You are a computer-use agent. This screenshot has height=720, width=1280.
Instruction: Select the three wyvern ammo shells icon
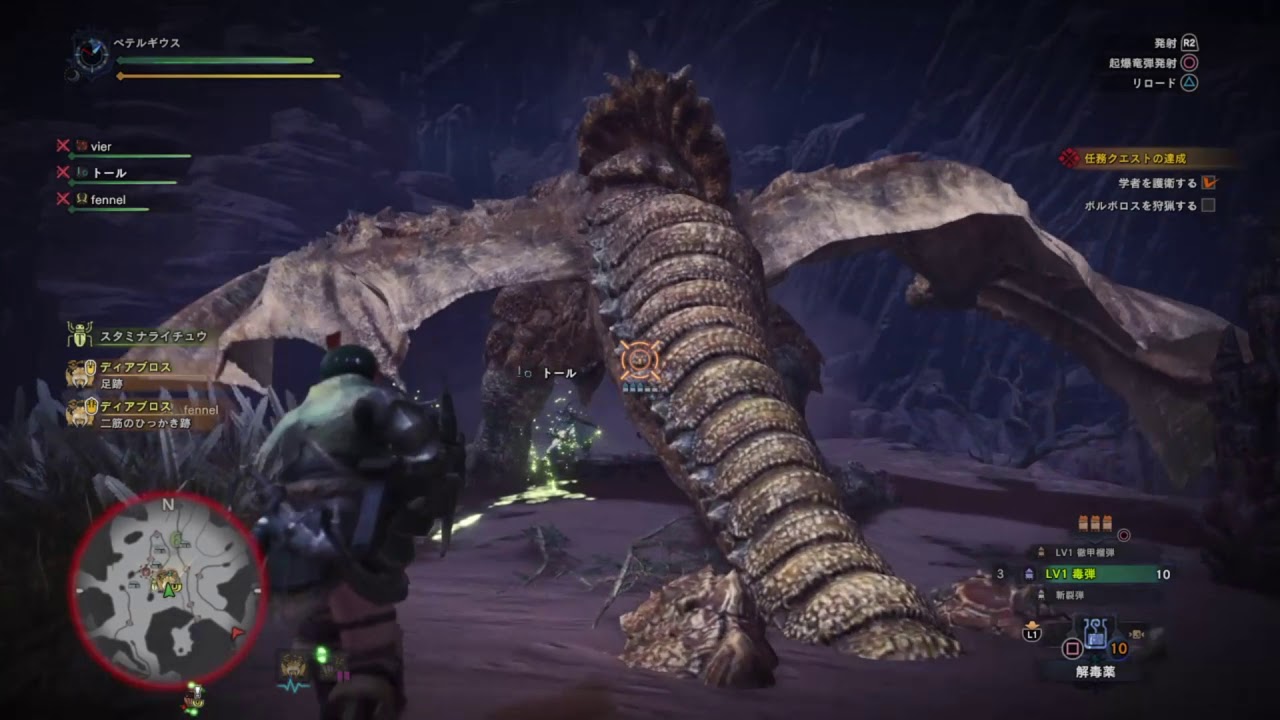coord(1095,523)
